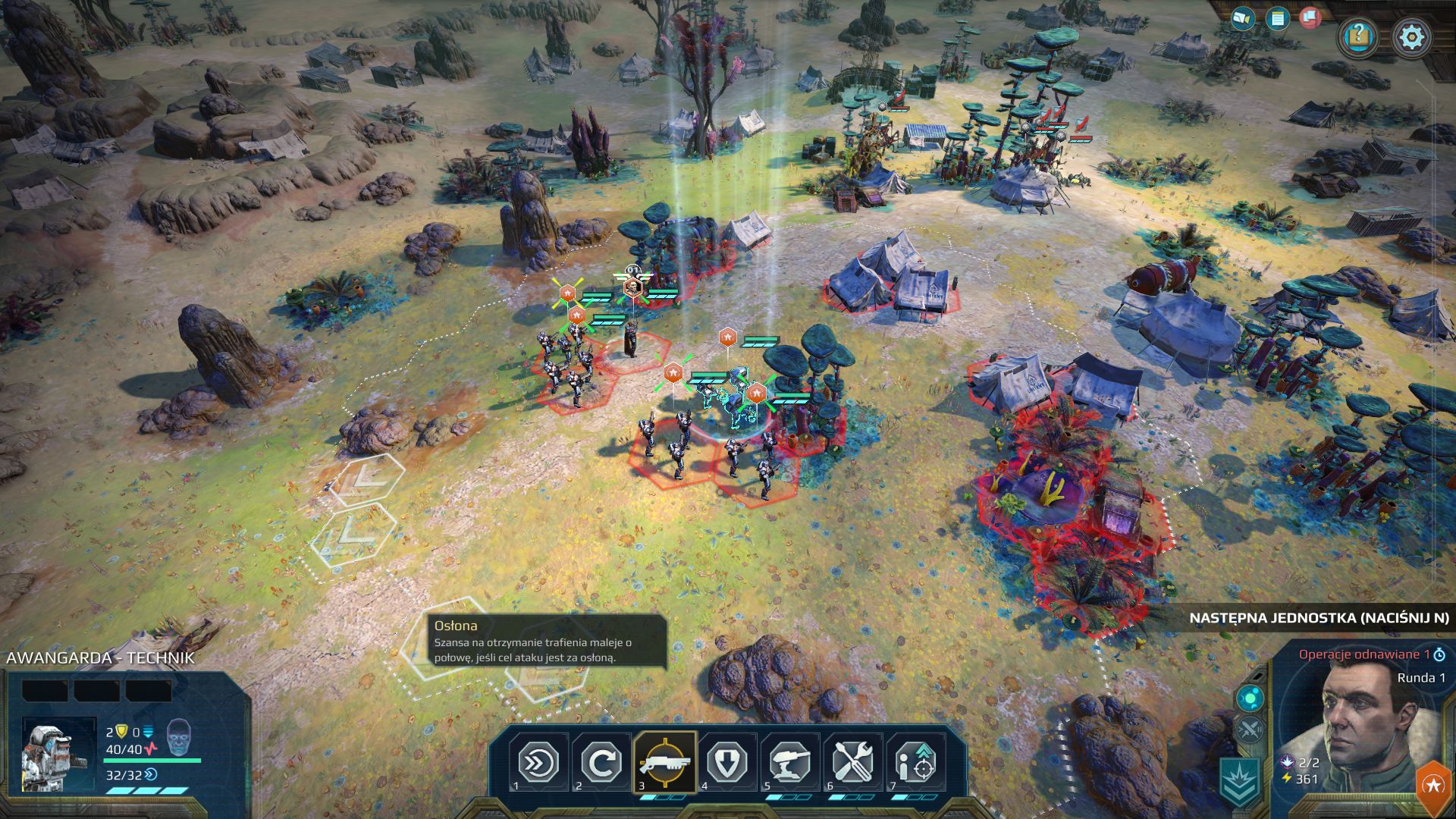Inspect the blue head status icon
The height and width of the screenshot is (819, 1456).
(x=178, y=735)
